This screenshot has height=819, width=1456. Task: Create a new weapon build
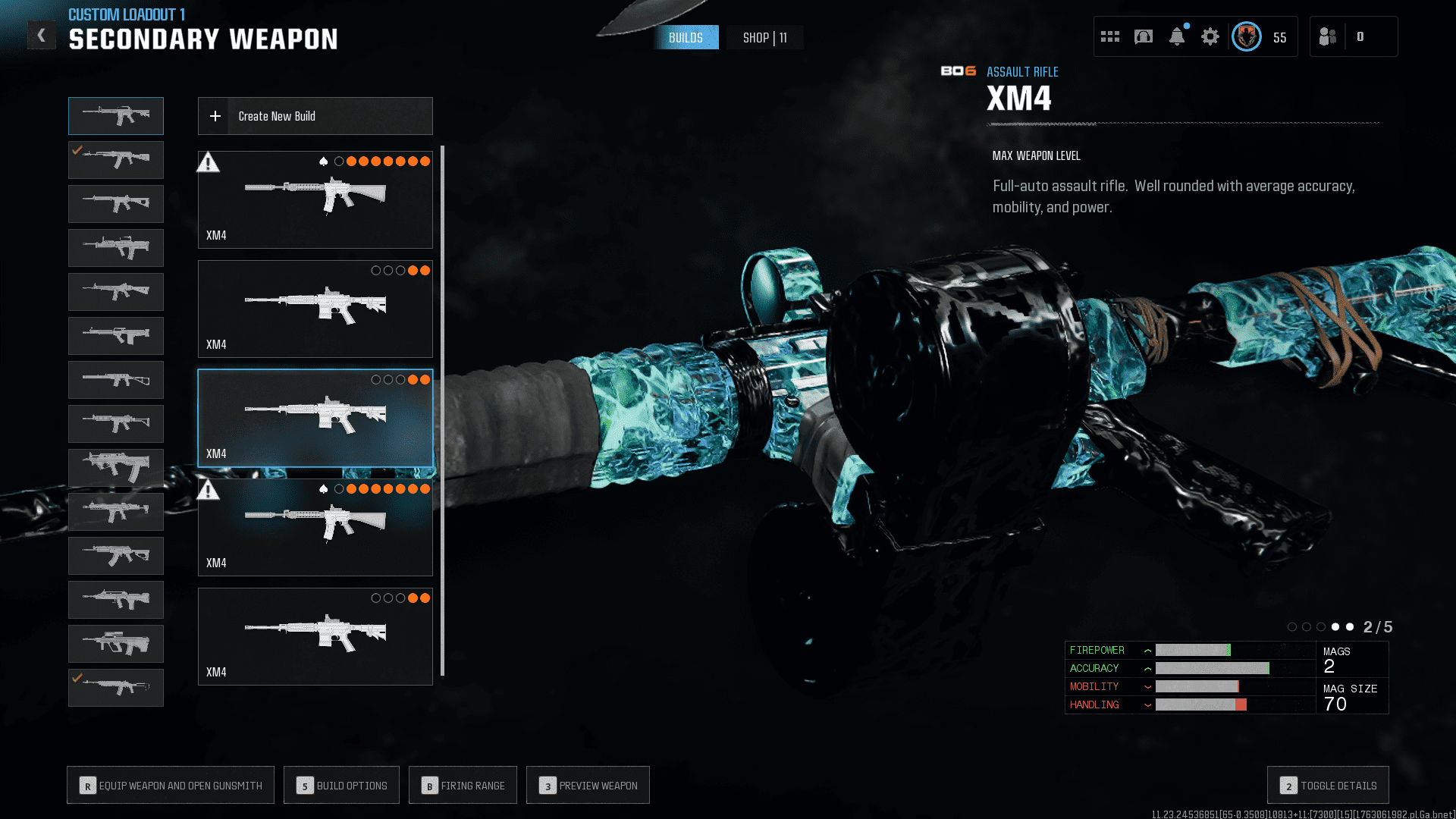315,116
